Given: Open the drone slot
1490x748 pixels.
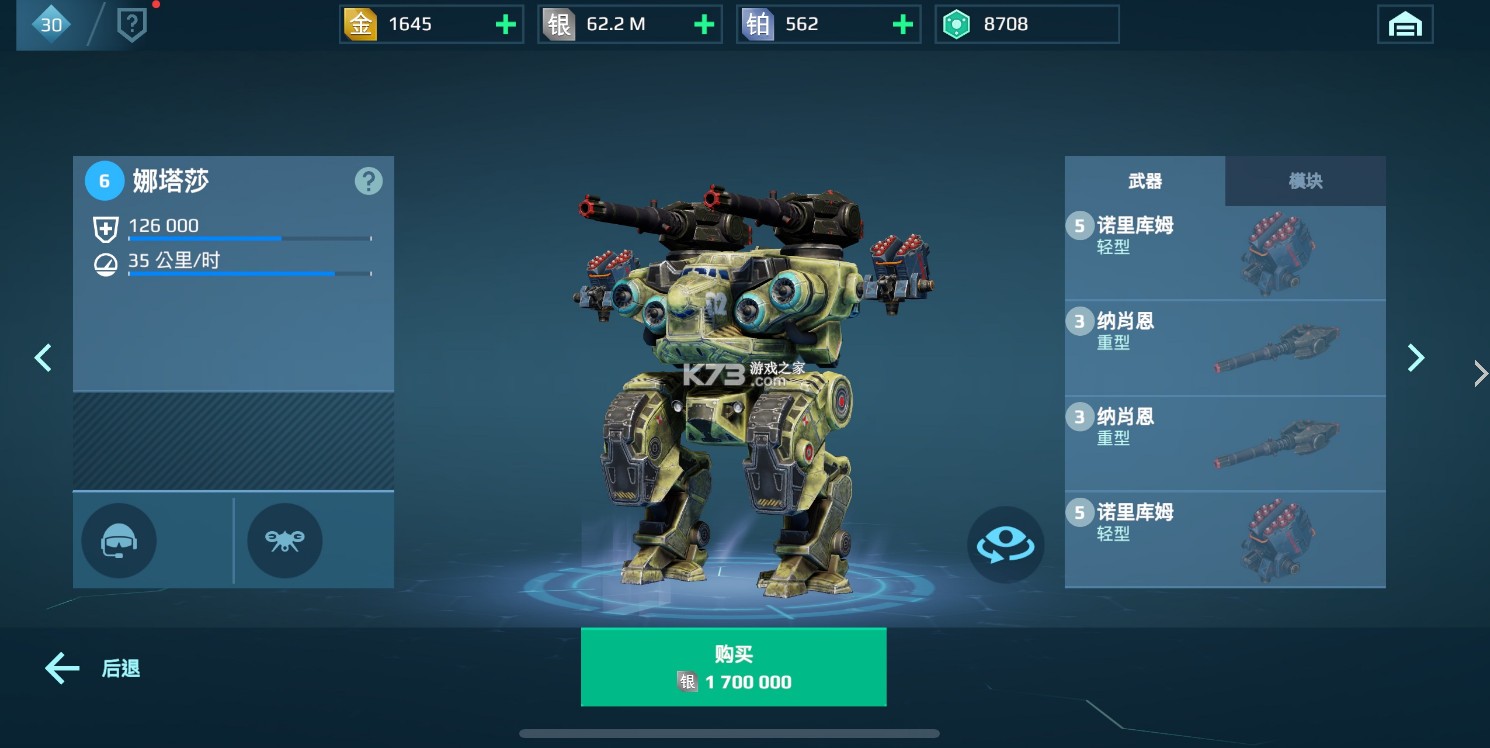Looking at the screenshot, I should click(x=285, y=541).
